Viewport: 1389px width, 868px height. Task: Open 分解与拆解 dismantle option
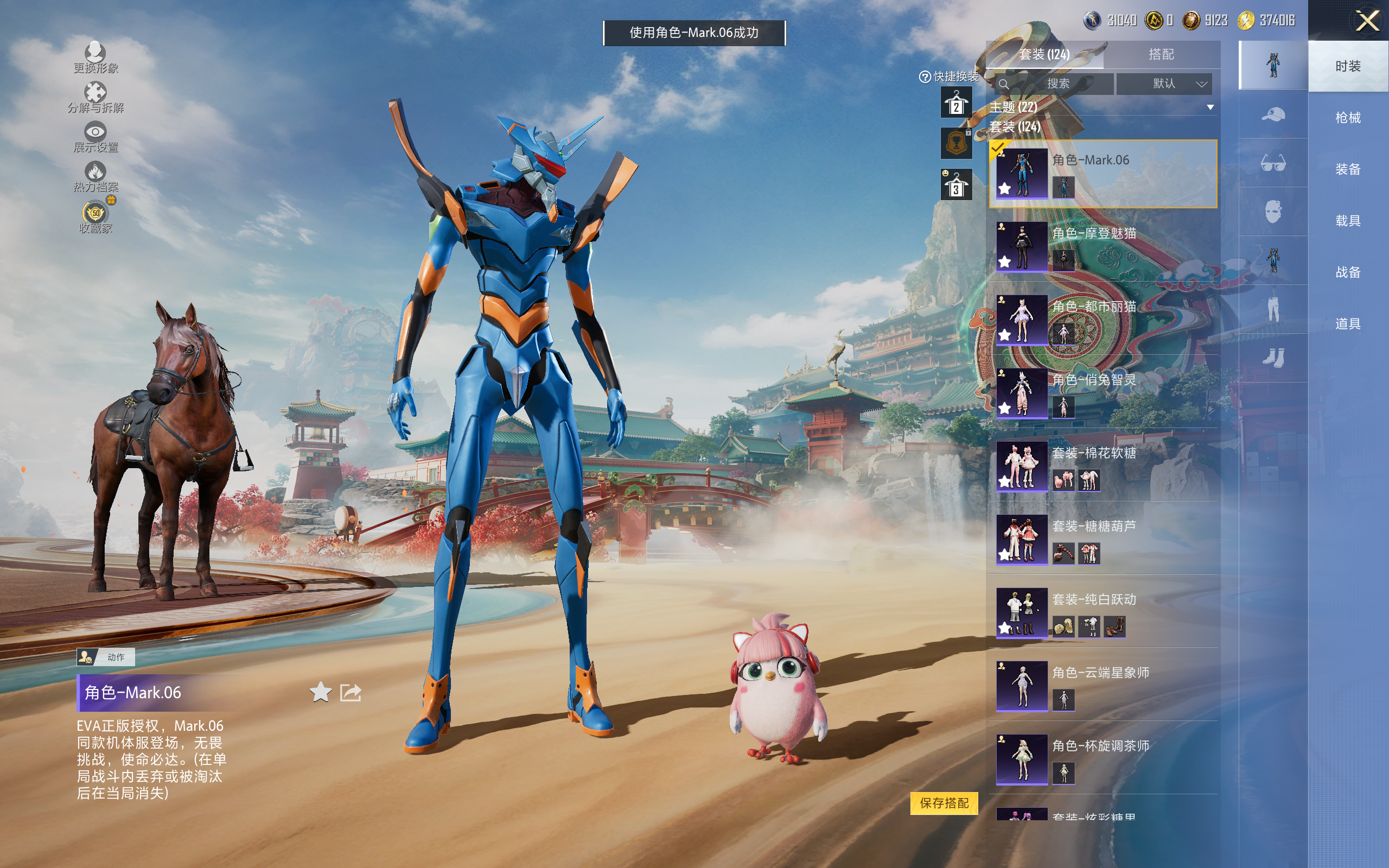pyautogui.click(x=95, y=98)
